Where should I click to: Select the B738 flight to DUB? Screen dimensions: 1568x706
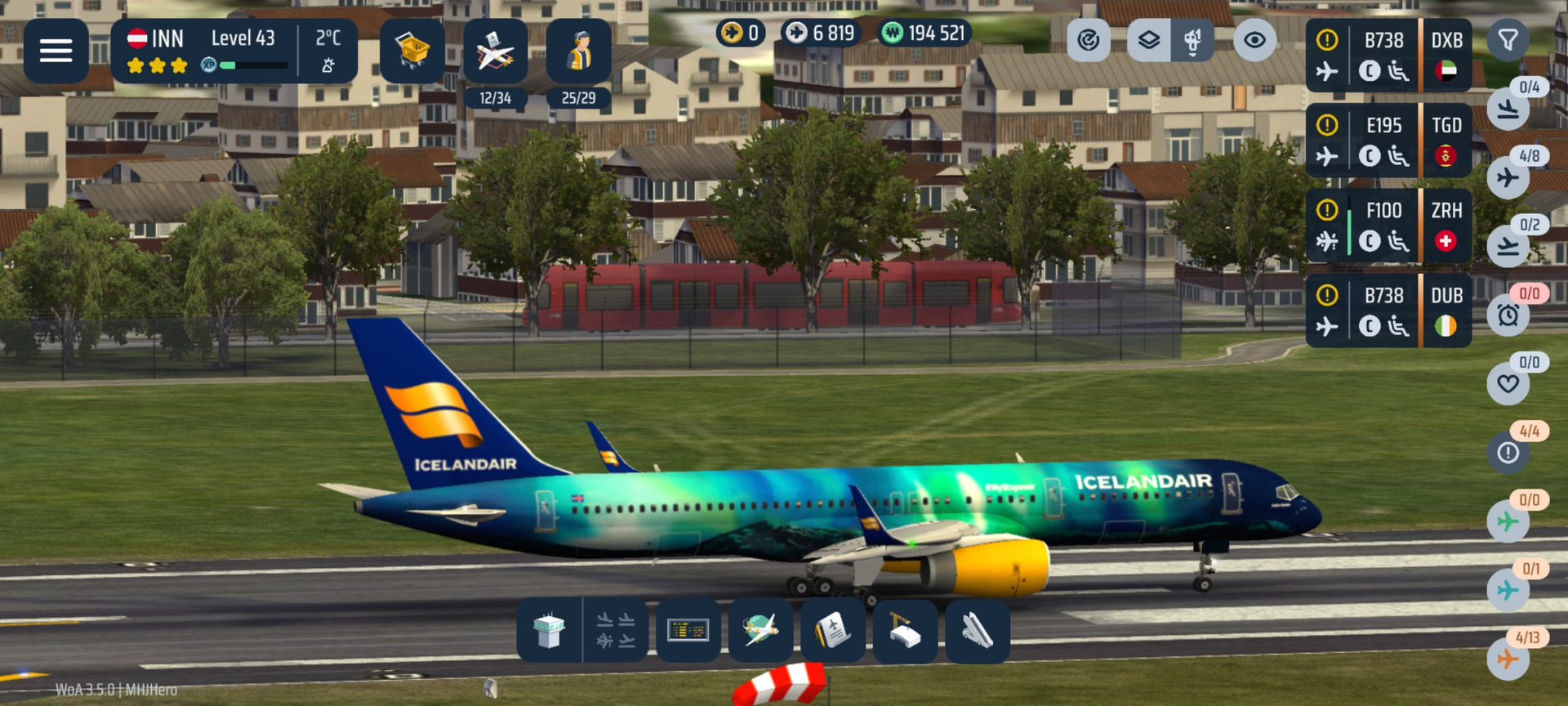[x=1388, y=311]
